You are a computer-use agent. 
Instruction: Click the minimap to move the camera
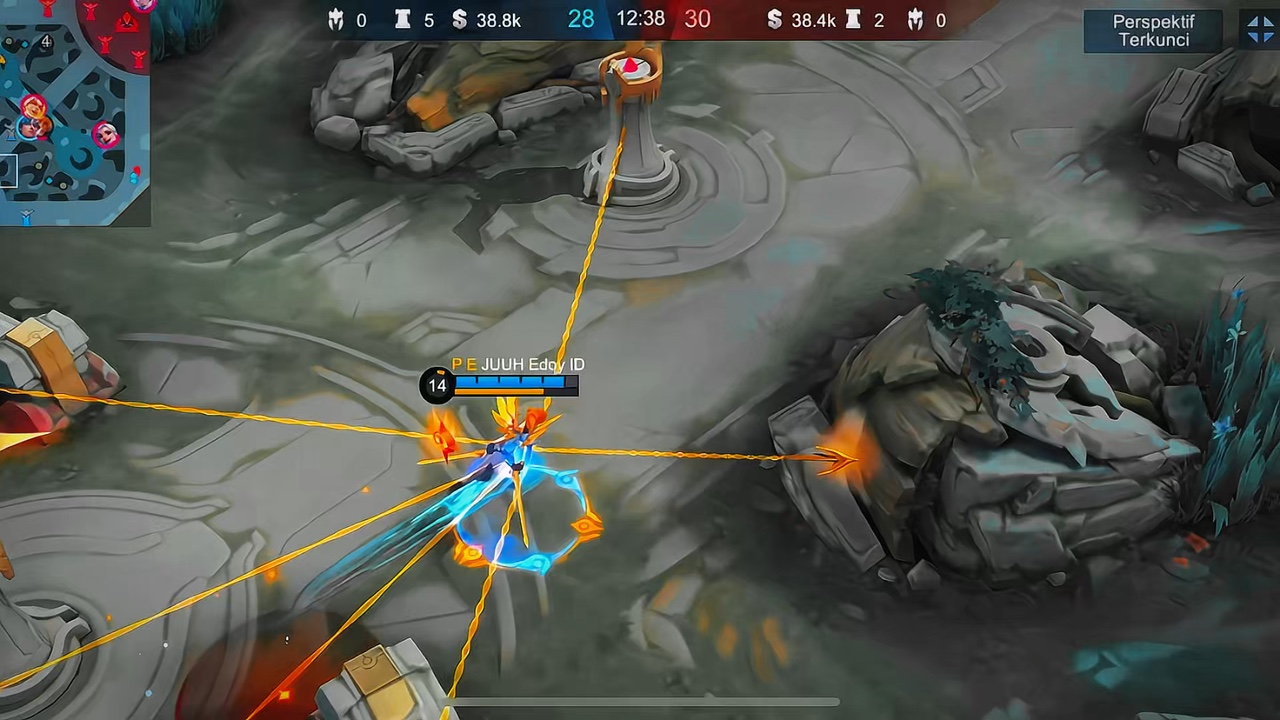coord(75,170)
